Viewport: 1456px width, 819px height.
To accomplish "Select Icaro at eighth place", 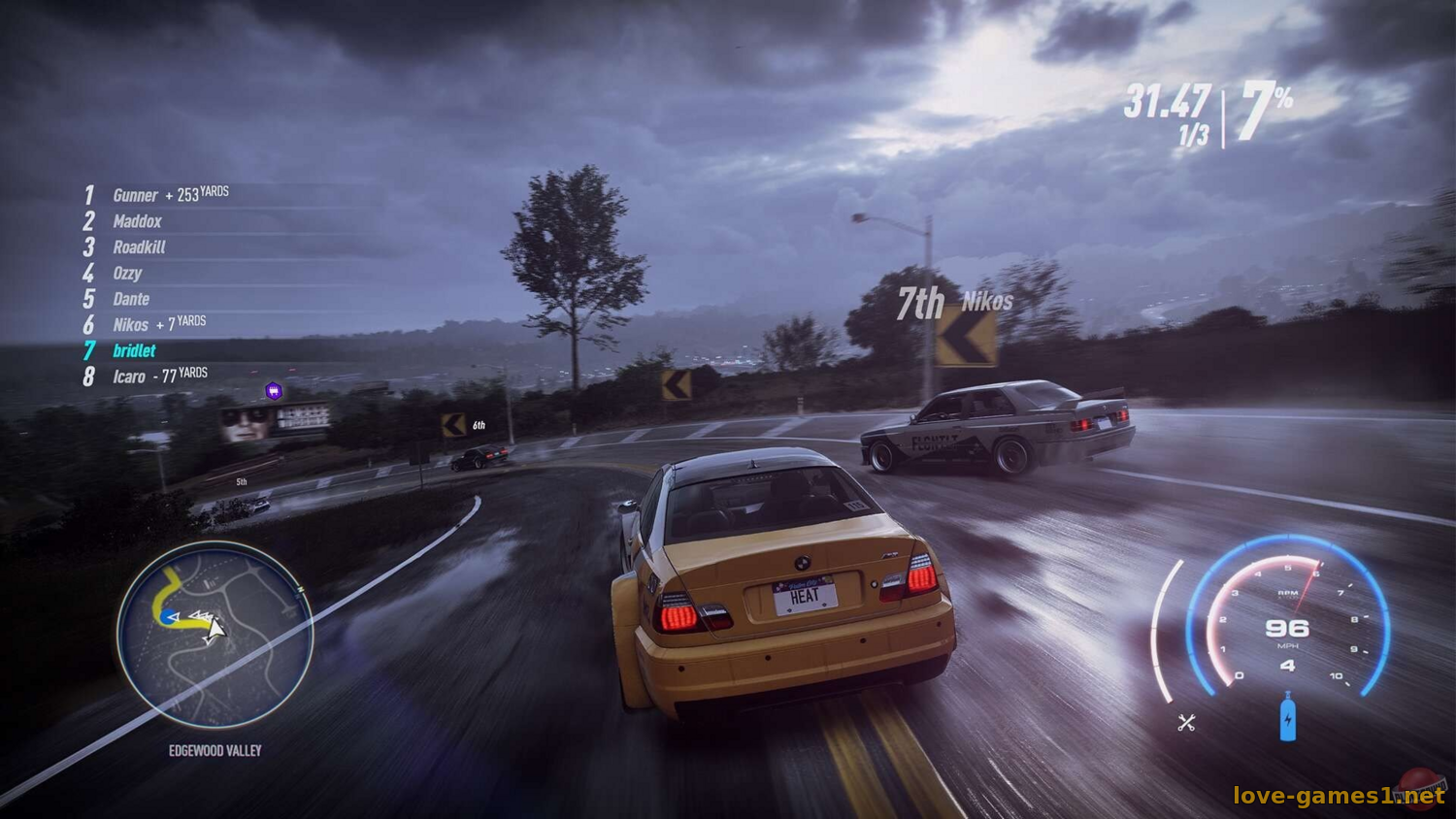I will coord(129,377).
